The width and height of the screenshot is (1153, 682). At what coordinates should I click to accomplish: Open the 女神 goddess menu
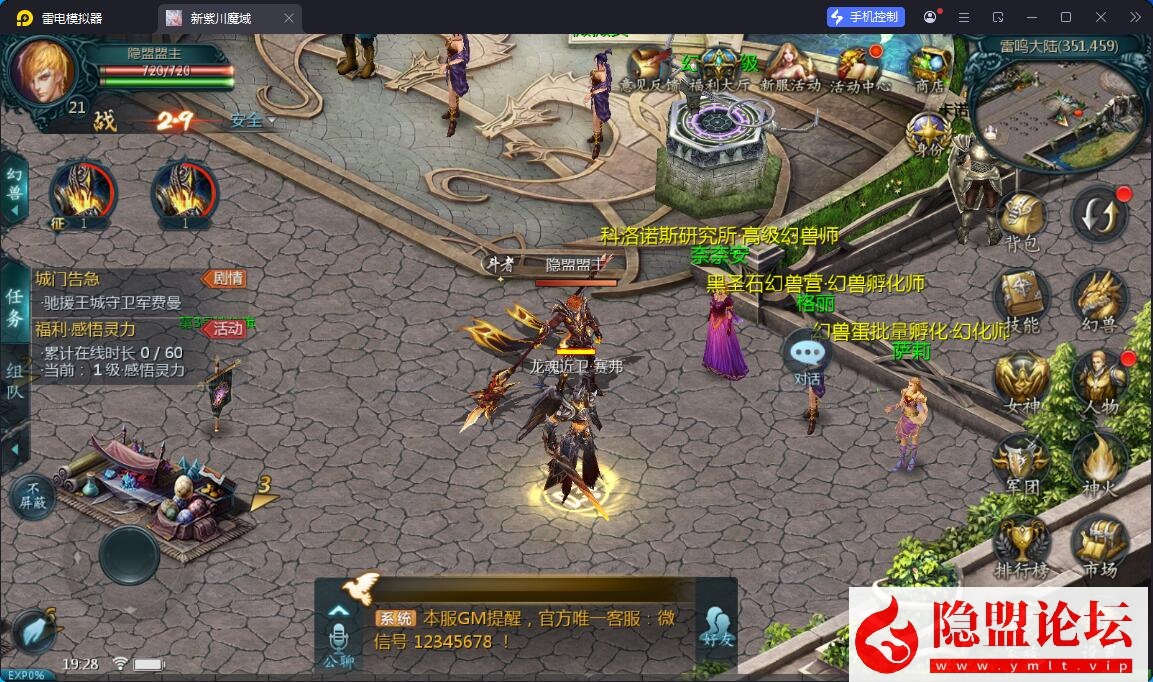point(1021,382)
